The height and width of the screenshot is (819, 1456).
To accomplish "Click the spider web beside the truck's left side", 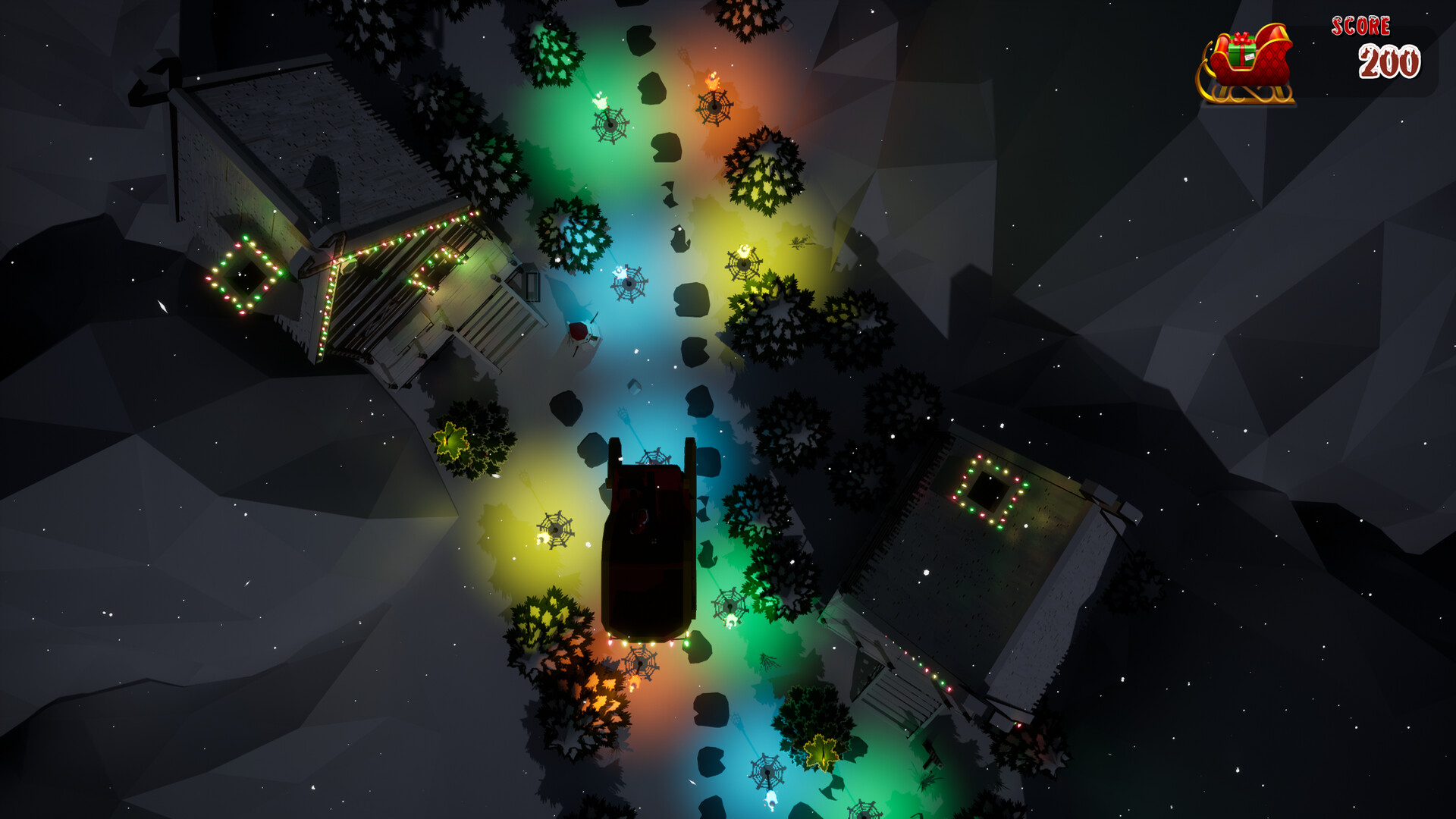I will click(556, 529).
